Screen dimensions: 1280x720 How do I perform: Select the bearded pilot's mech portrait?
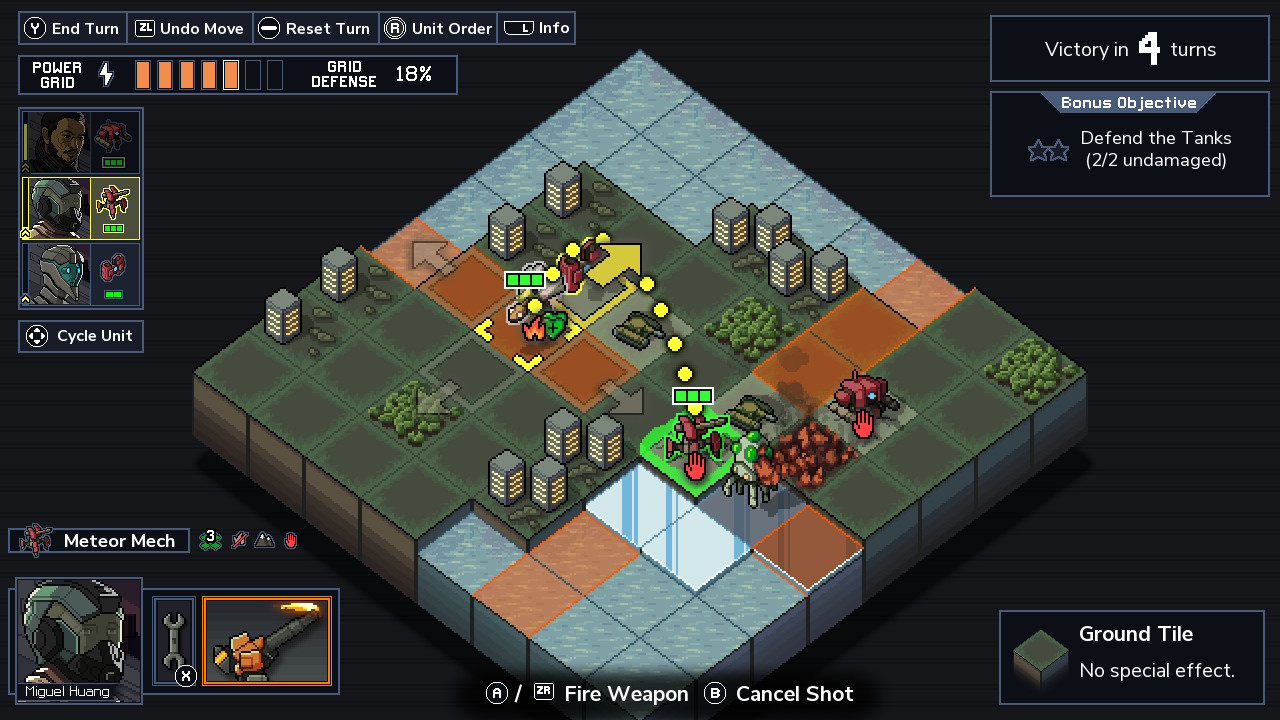click(81, 142)
